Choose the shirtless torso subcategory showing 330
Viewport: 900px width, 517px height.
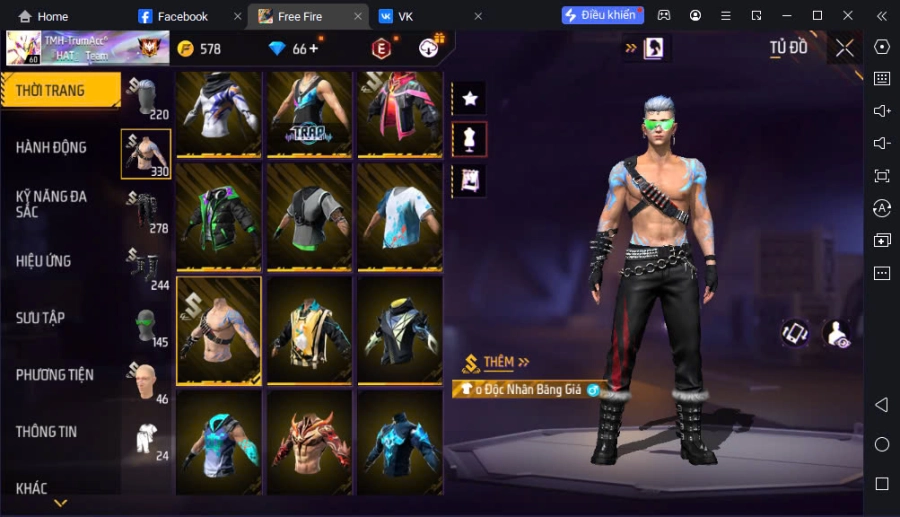coord(146,154)
